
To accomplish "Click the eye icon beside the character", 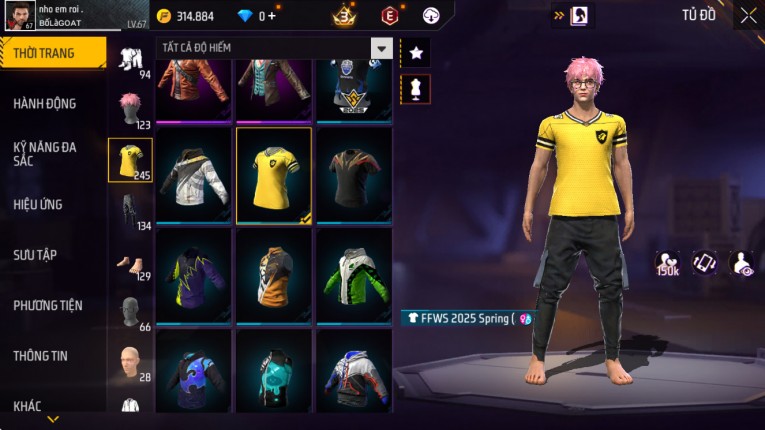I will click(x=742, y=263).
